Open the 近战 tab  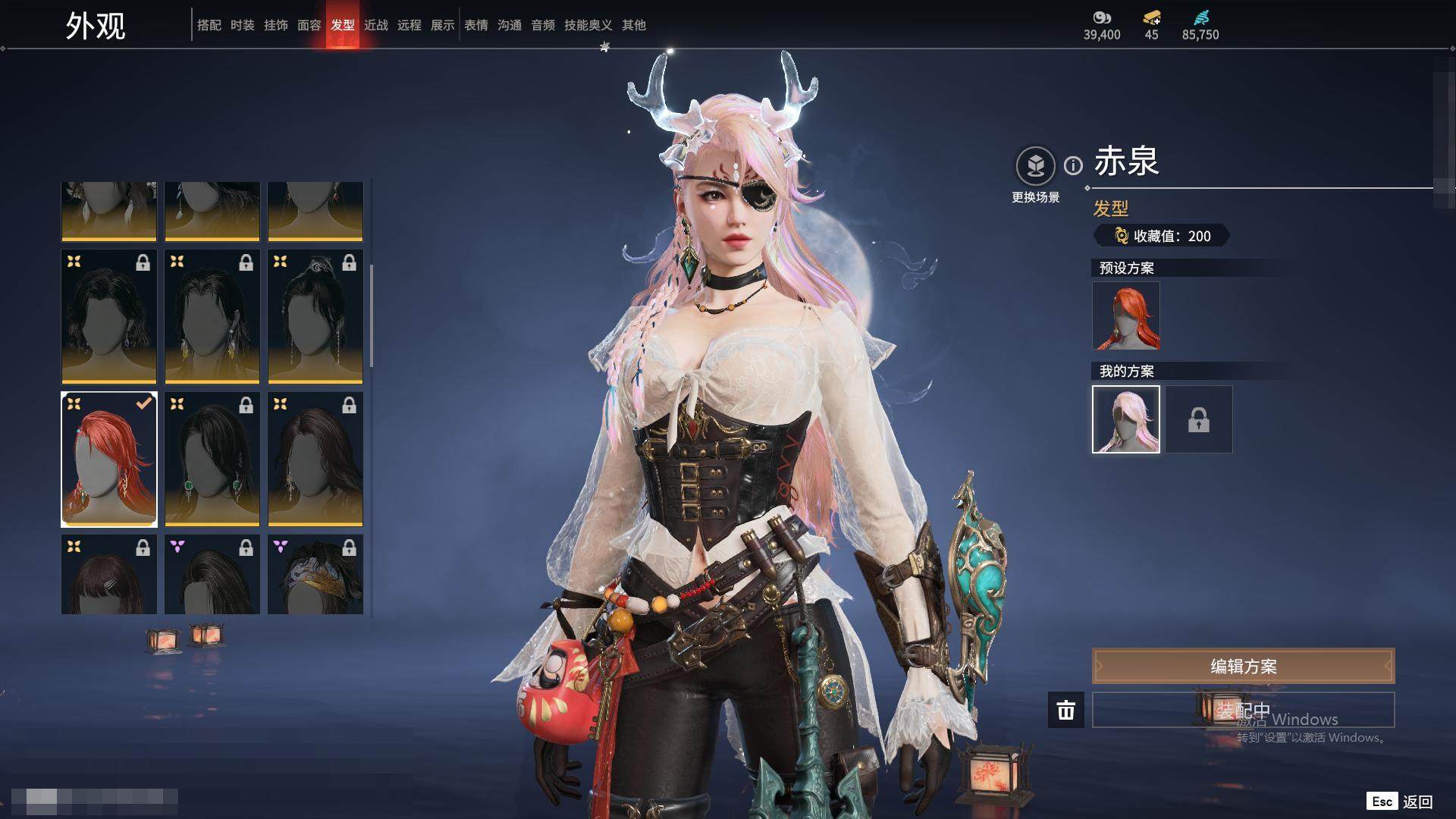[375, 25]
